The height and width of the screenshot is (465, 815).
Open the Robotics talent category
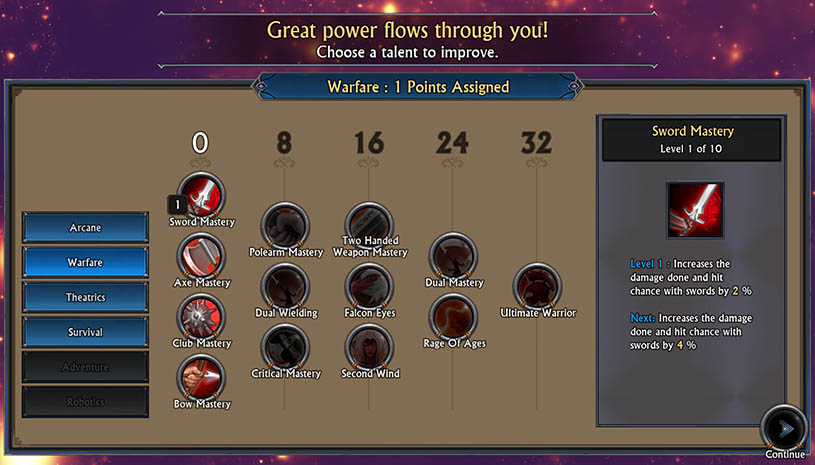click(85, 402)
